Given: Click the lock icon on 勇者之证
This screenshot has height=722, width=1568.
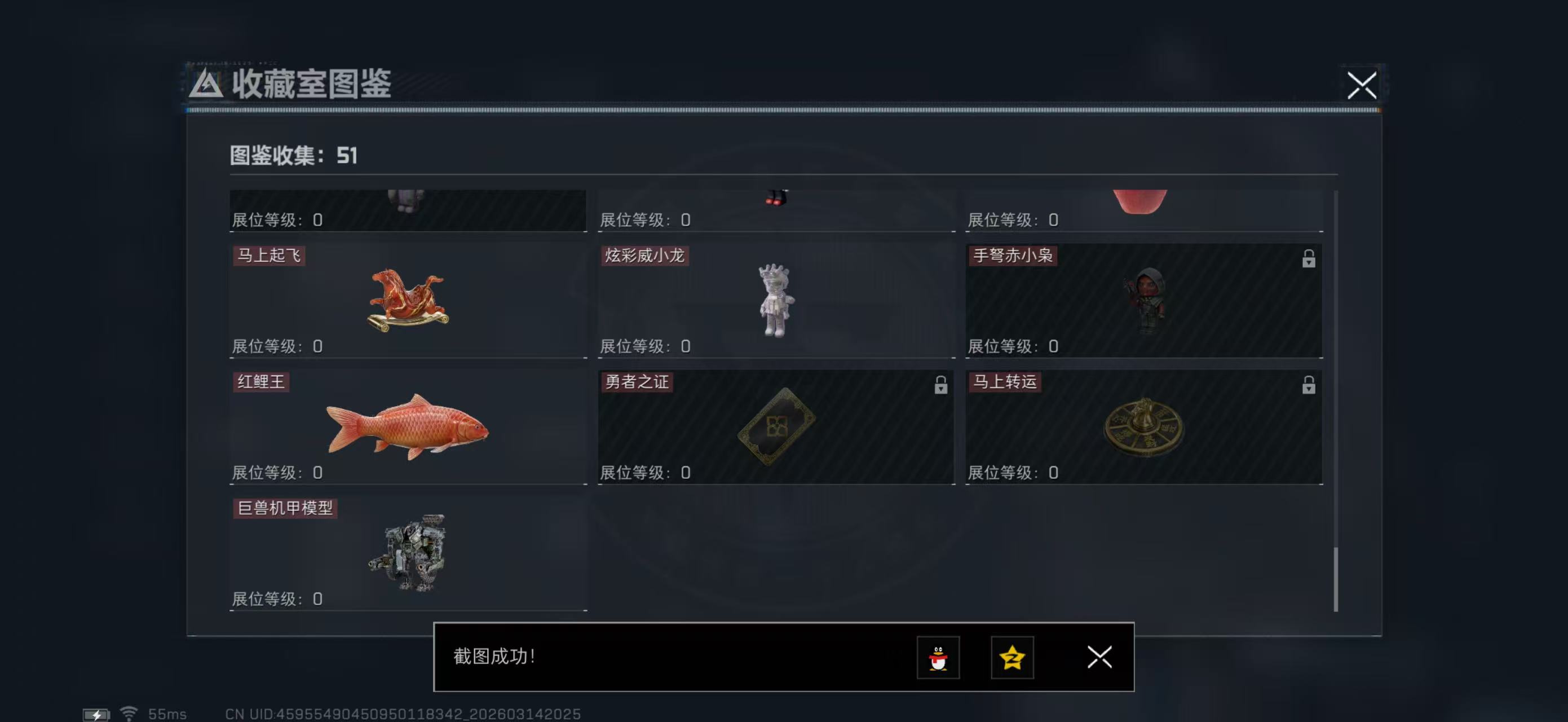Looking at the screenshot, I should click(942, 386).
